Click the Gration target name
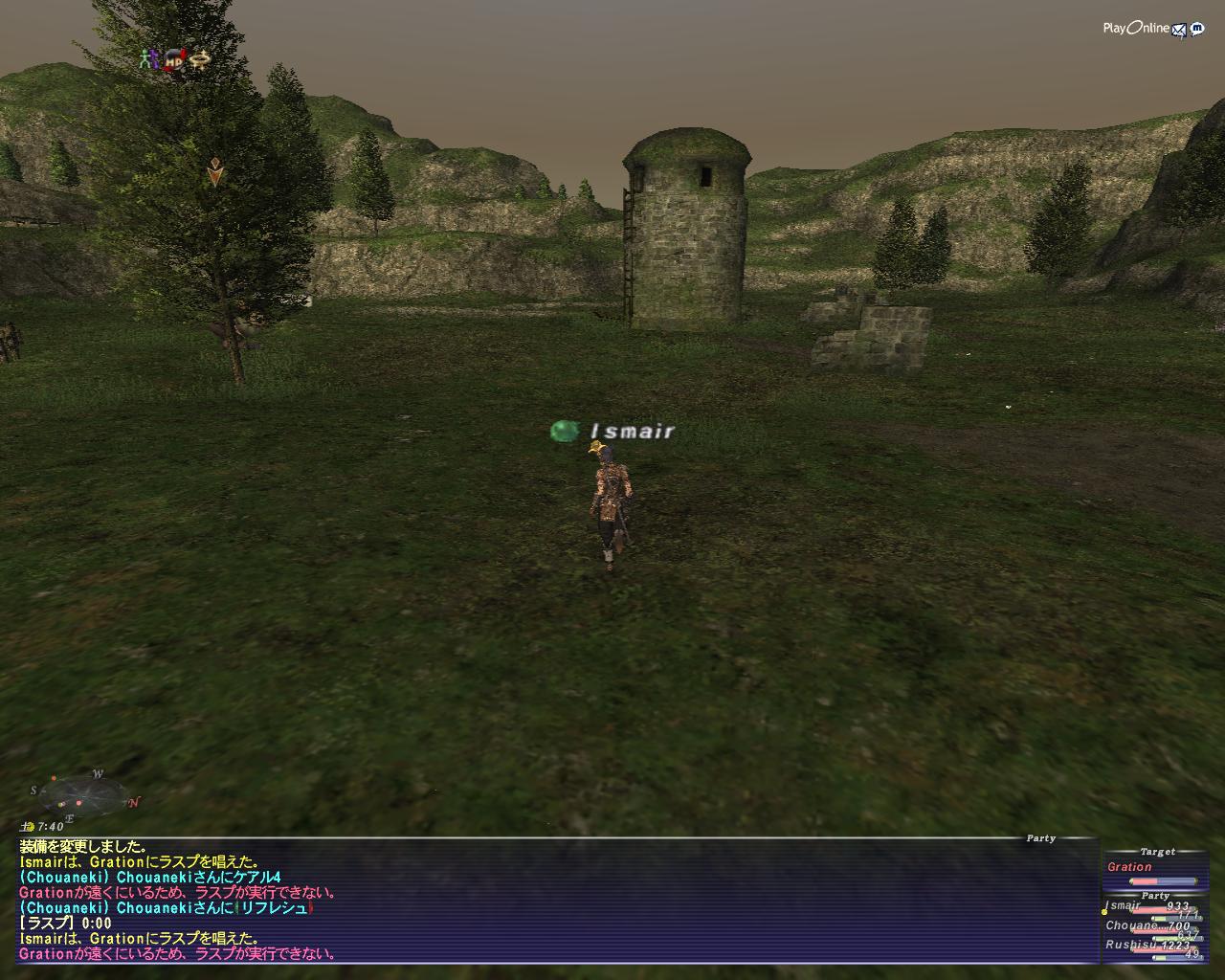Viewport: 1225px width, 980px height. click(x=1129, y=867)
